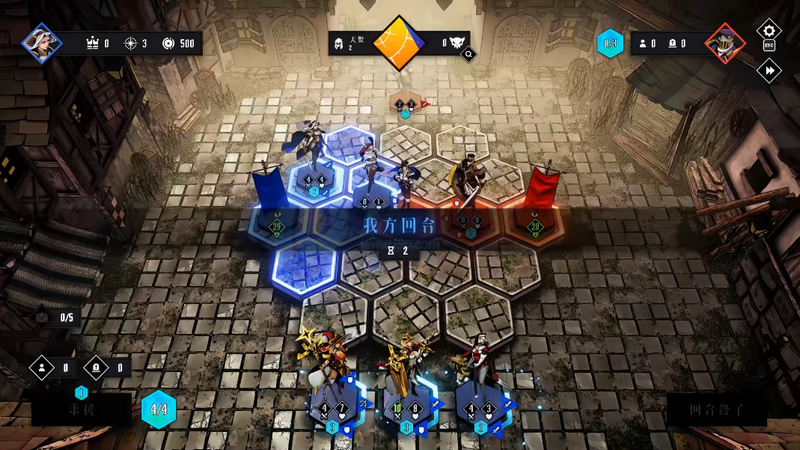Open the settings gear menu
Screen dimensions: 800x450
(768, 31)
